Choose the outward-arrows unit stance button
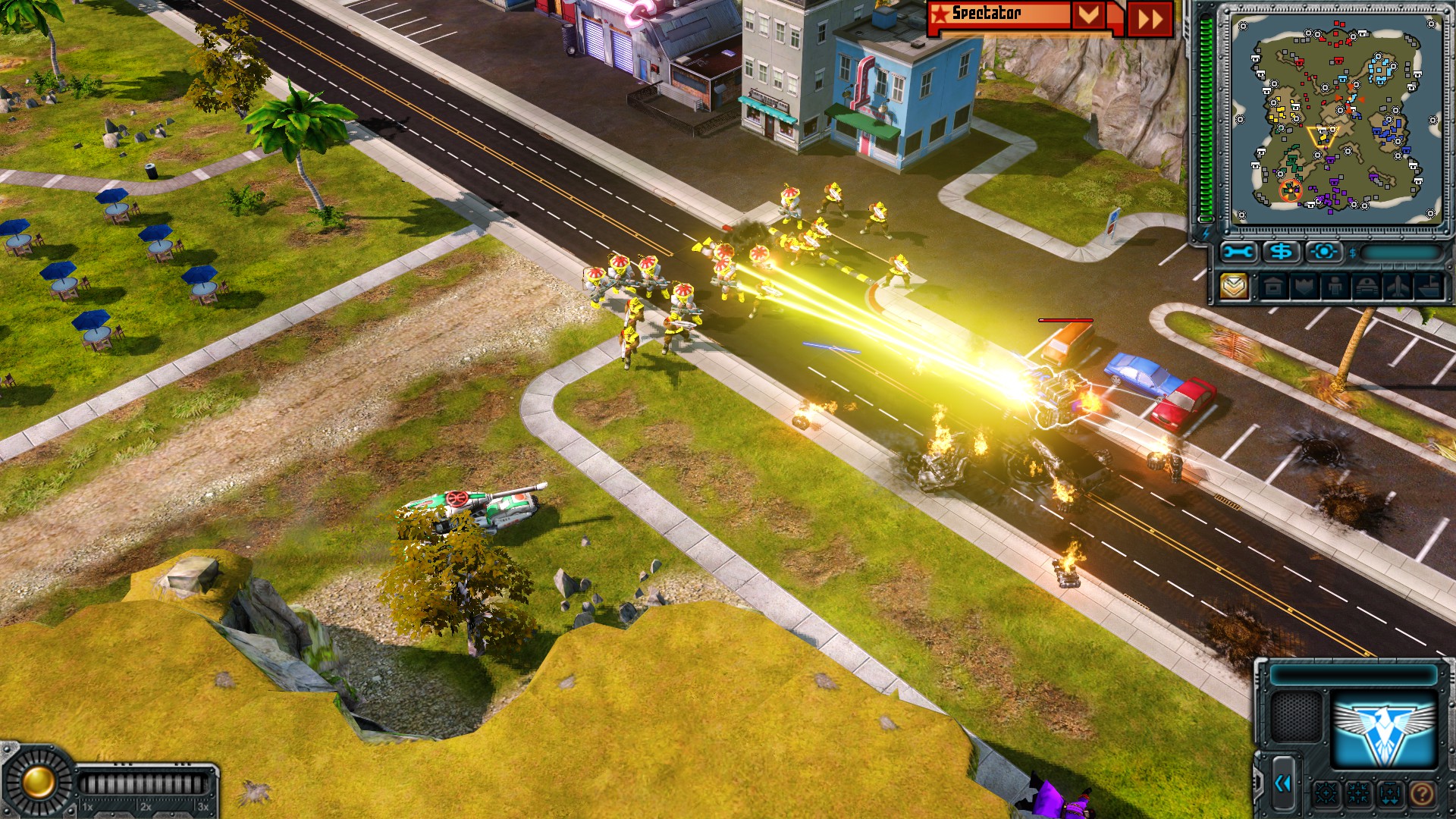Screen dimensions: 1456x819 (x=1326, y=794)
